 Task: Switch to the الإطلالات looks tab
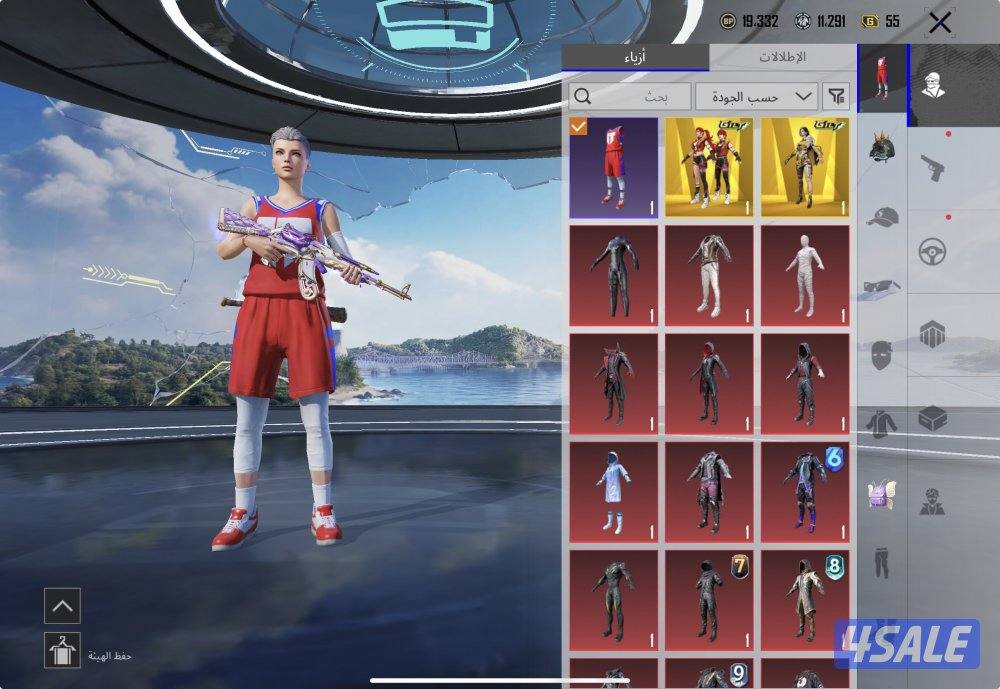782,58
